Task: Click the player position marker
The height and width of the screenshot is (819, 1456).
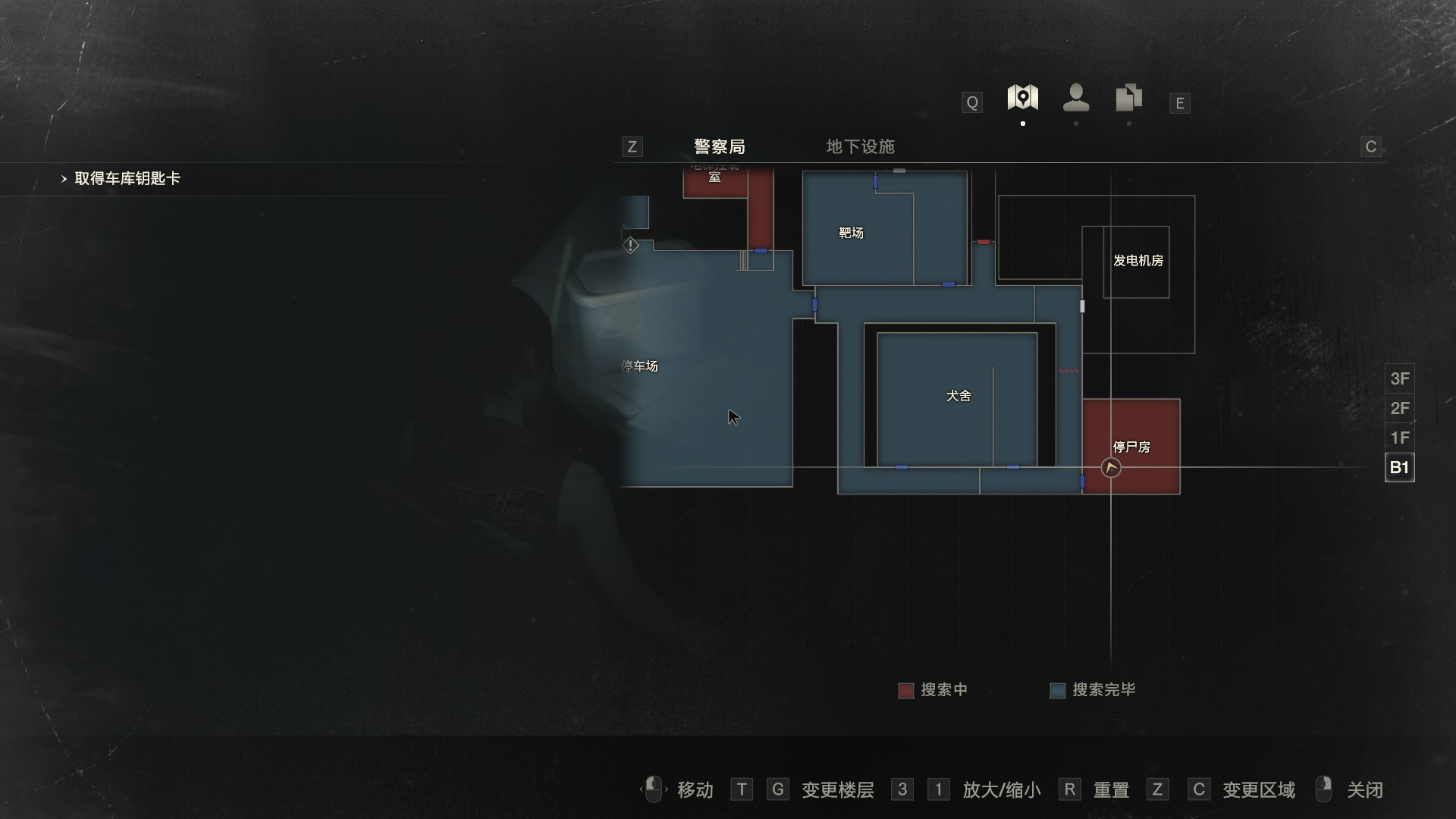Action: click(x=1111, y=468)
